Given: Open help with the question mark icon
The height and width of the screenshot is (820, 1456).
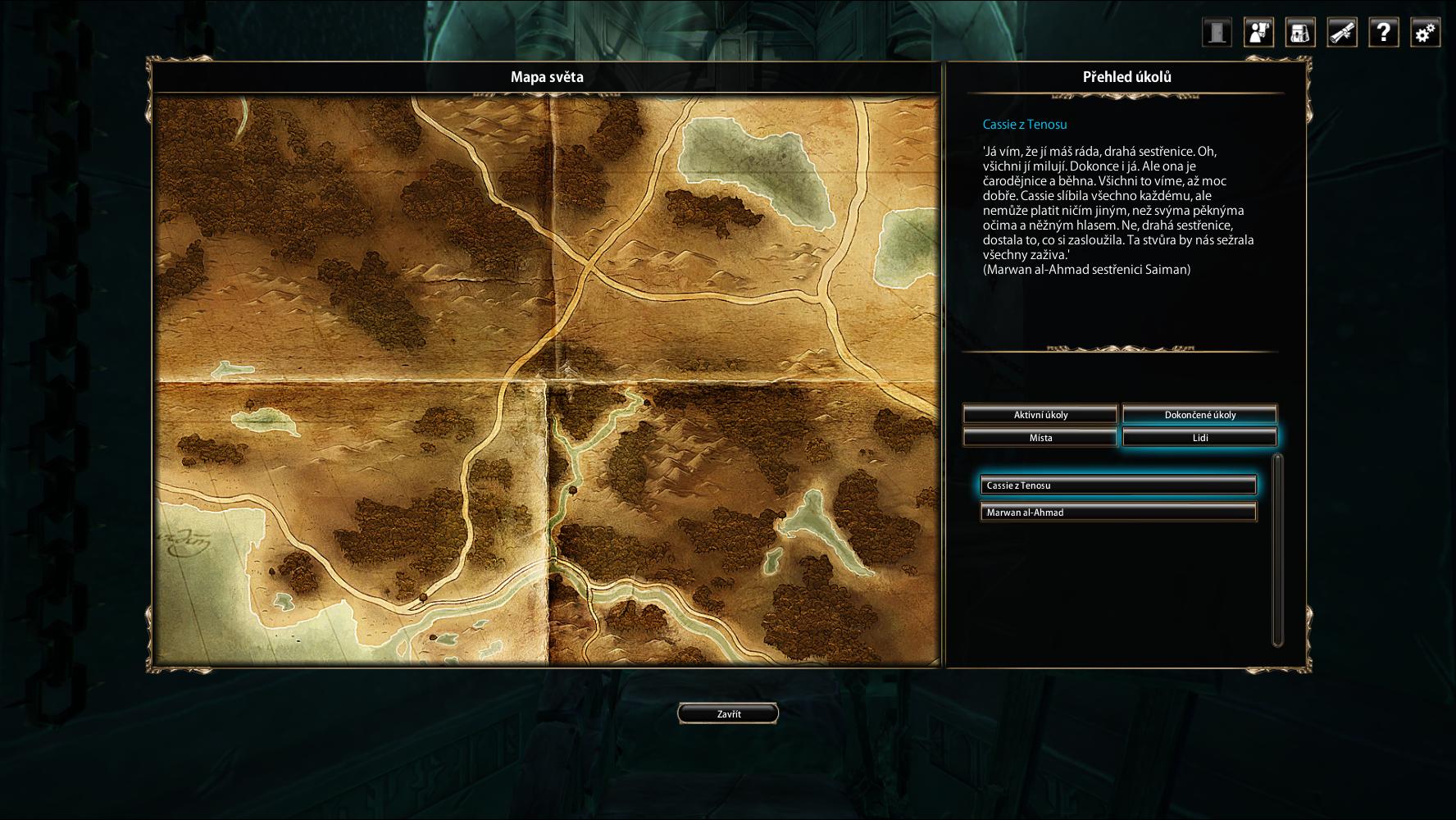Looking at the screenshot, I should tap(1384, 33).
